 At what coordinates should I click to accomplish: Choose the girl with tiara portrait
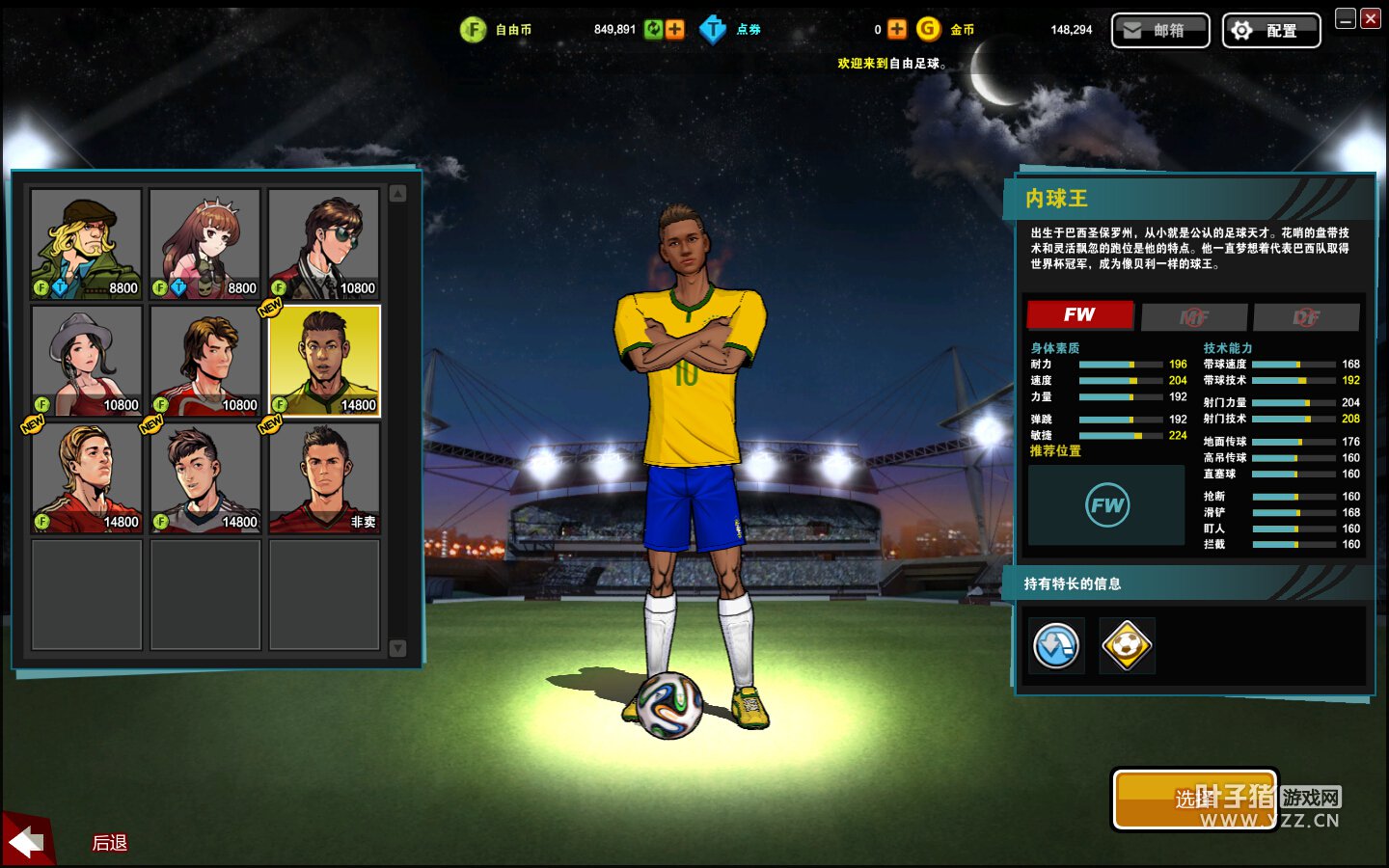click(204, 244)
